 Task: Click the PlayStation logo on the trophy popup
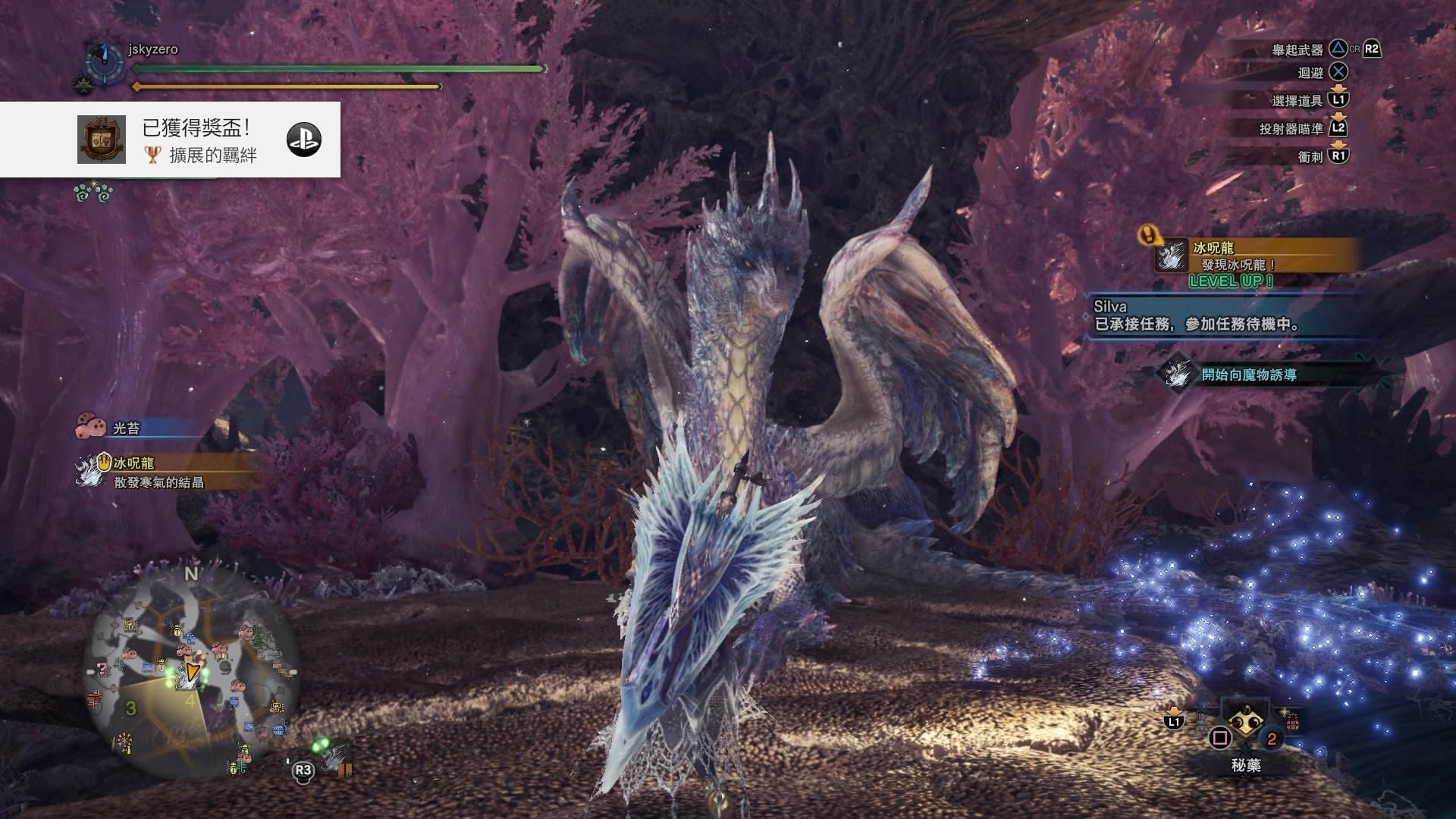303,140
